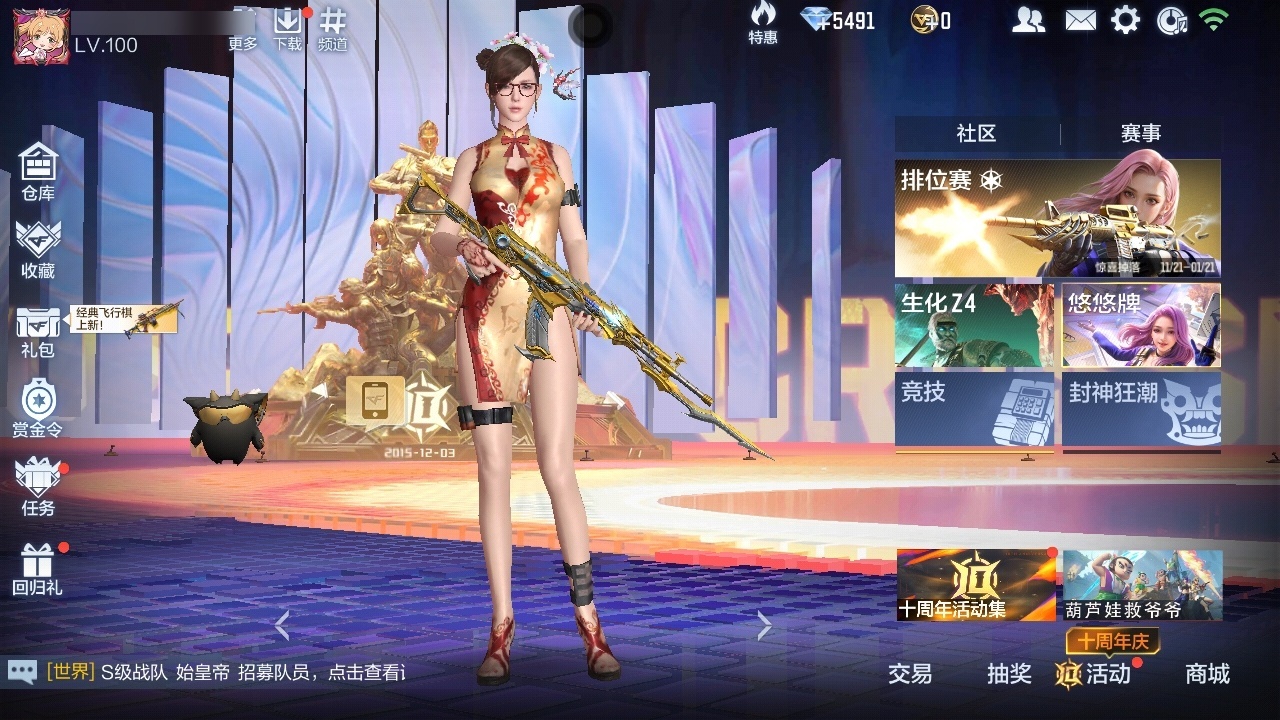Switch to the 赛事 tournaments tab

[x=1141, y=133]
